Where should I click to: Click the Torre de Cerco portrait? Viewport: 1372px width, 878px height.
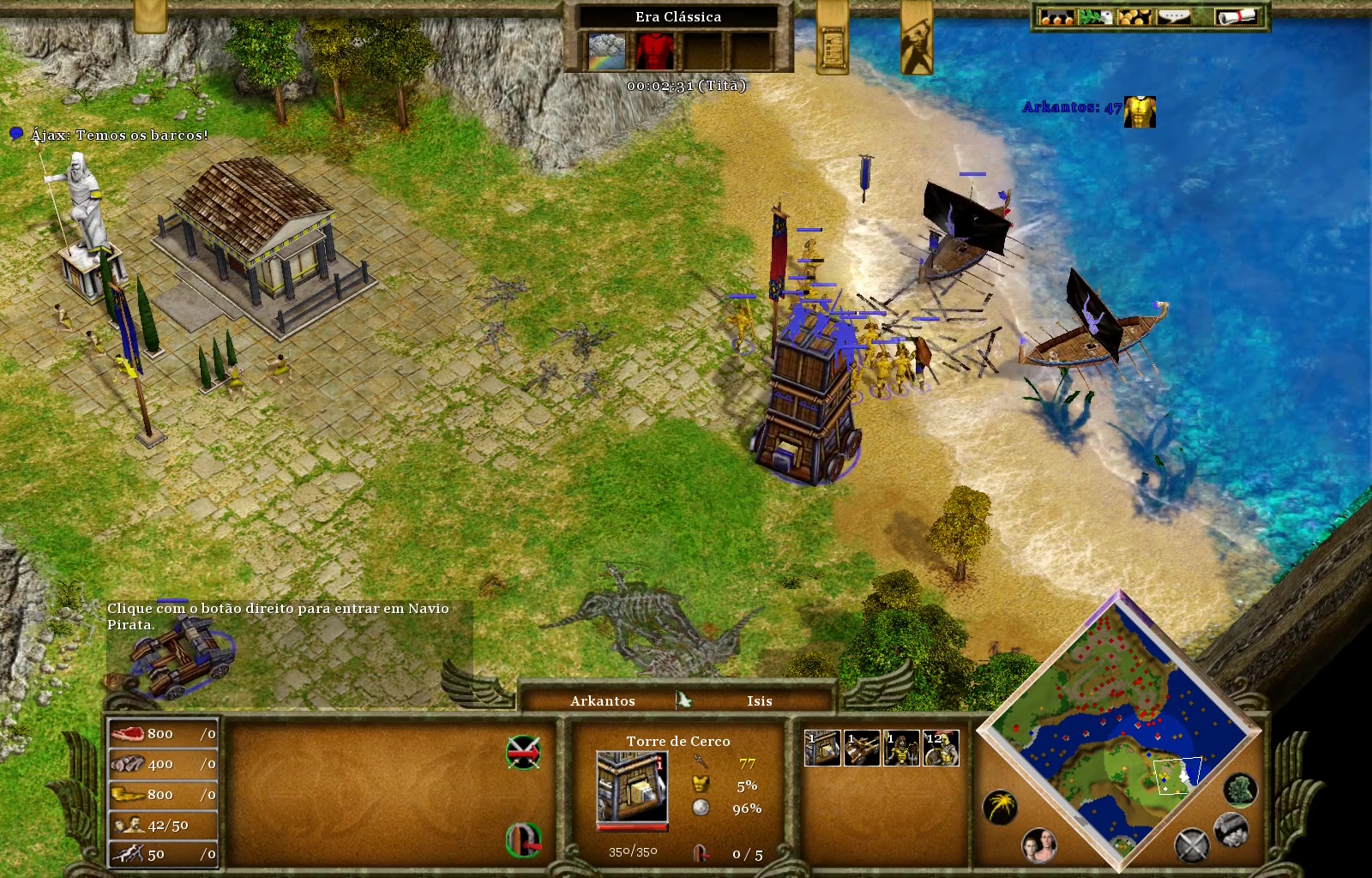(x=632, y=787)
